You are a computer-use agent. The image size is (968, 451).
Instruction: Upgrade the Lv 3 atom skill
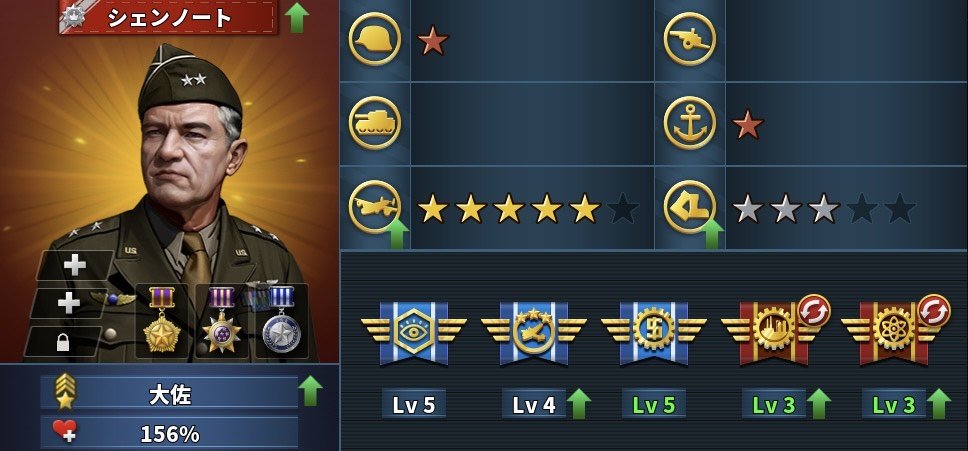[x=939, y=404]
